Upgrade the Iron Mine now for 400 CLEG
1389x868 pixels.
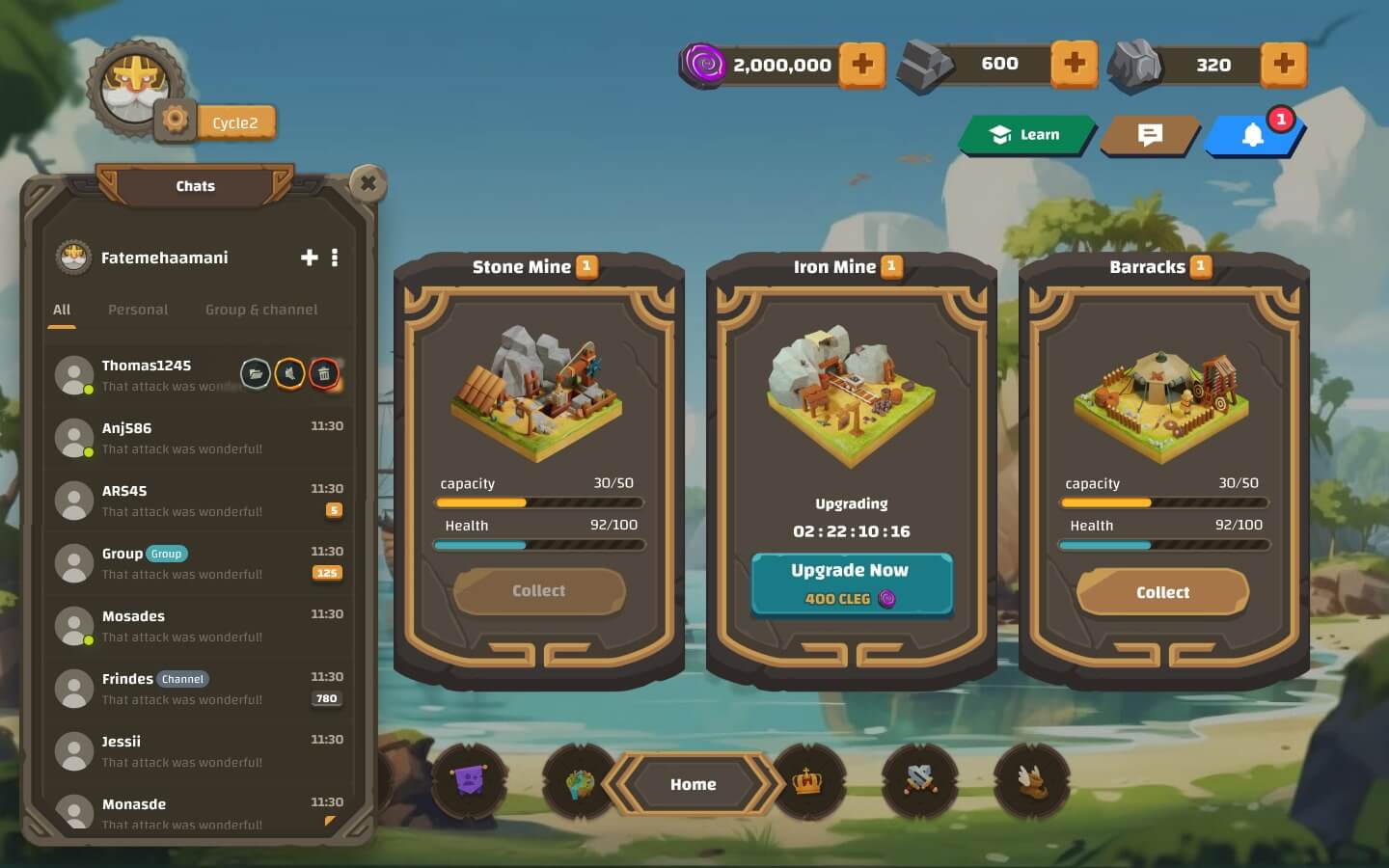(x=851, y=583)
